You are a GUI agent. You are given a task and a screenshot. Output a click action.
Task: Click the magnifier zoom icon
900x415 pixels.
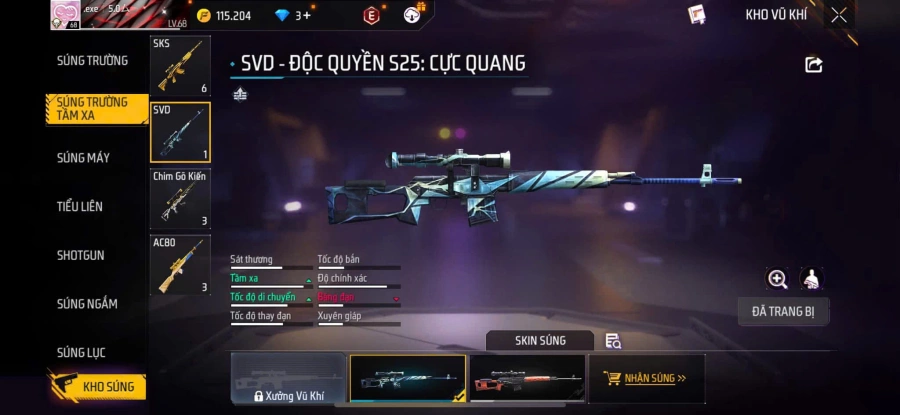point(777,279)
